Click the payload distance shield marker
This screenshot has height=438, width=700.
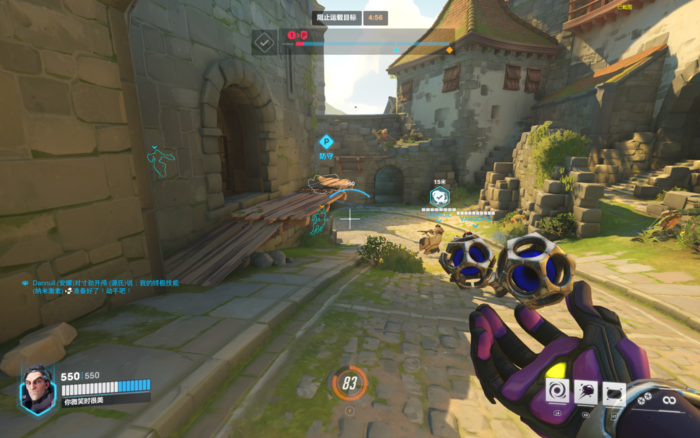(440, 196)
